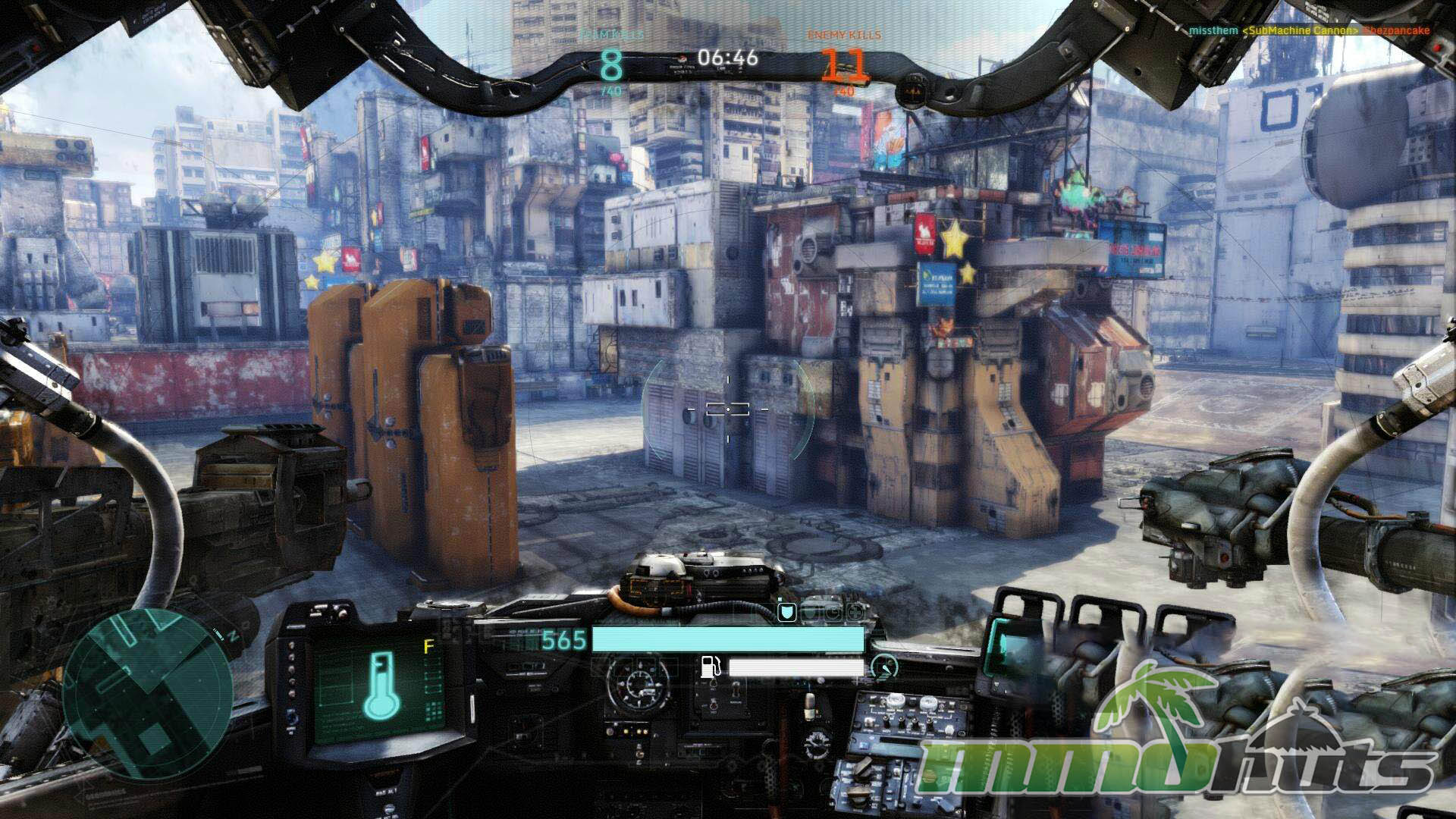
Task: Click the fuel pump icon
Action: click(710, 667)
